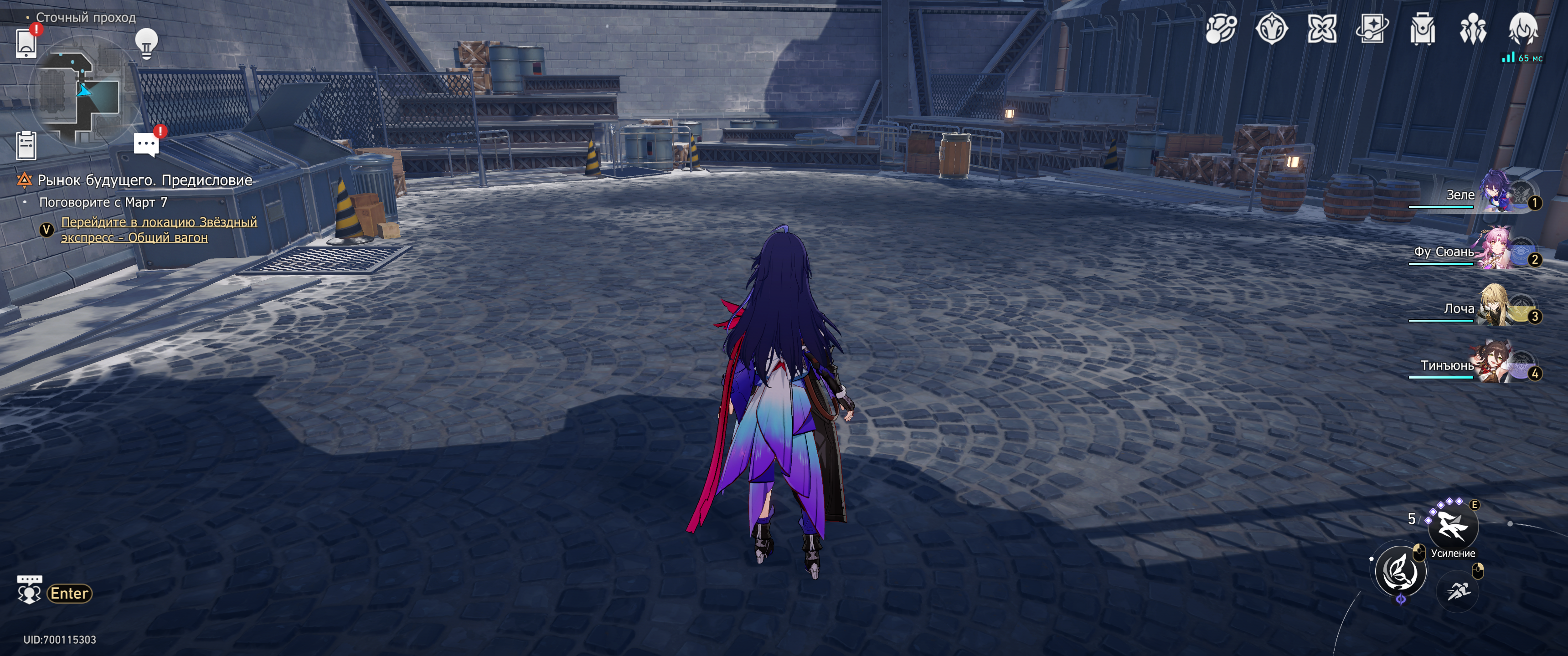The width and height of the screenshot is (1568, 656).
Task: Click the lightbulb tips icon
Action: tap(146, 43)
